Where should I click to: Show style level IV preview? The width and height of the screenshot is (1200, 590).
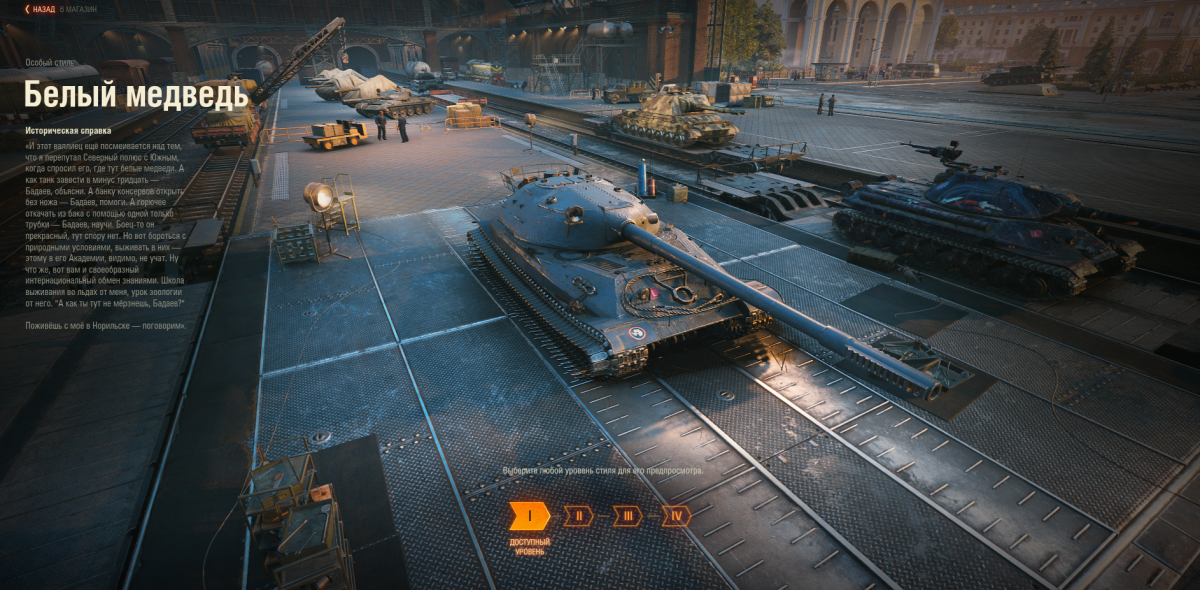point(676,516)
